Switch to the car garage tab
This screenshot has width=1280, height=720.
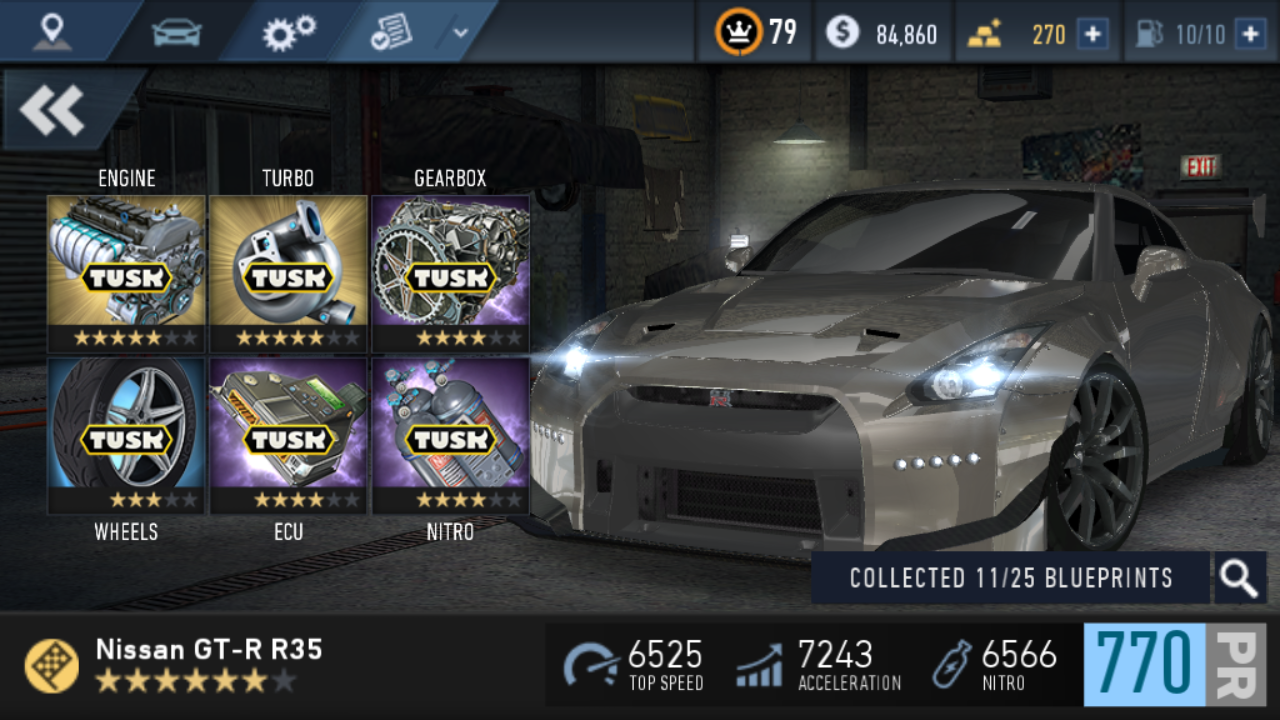177,32
